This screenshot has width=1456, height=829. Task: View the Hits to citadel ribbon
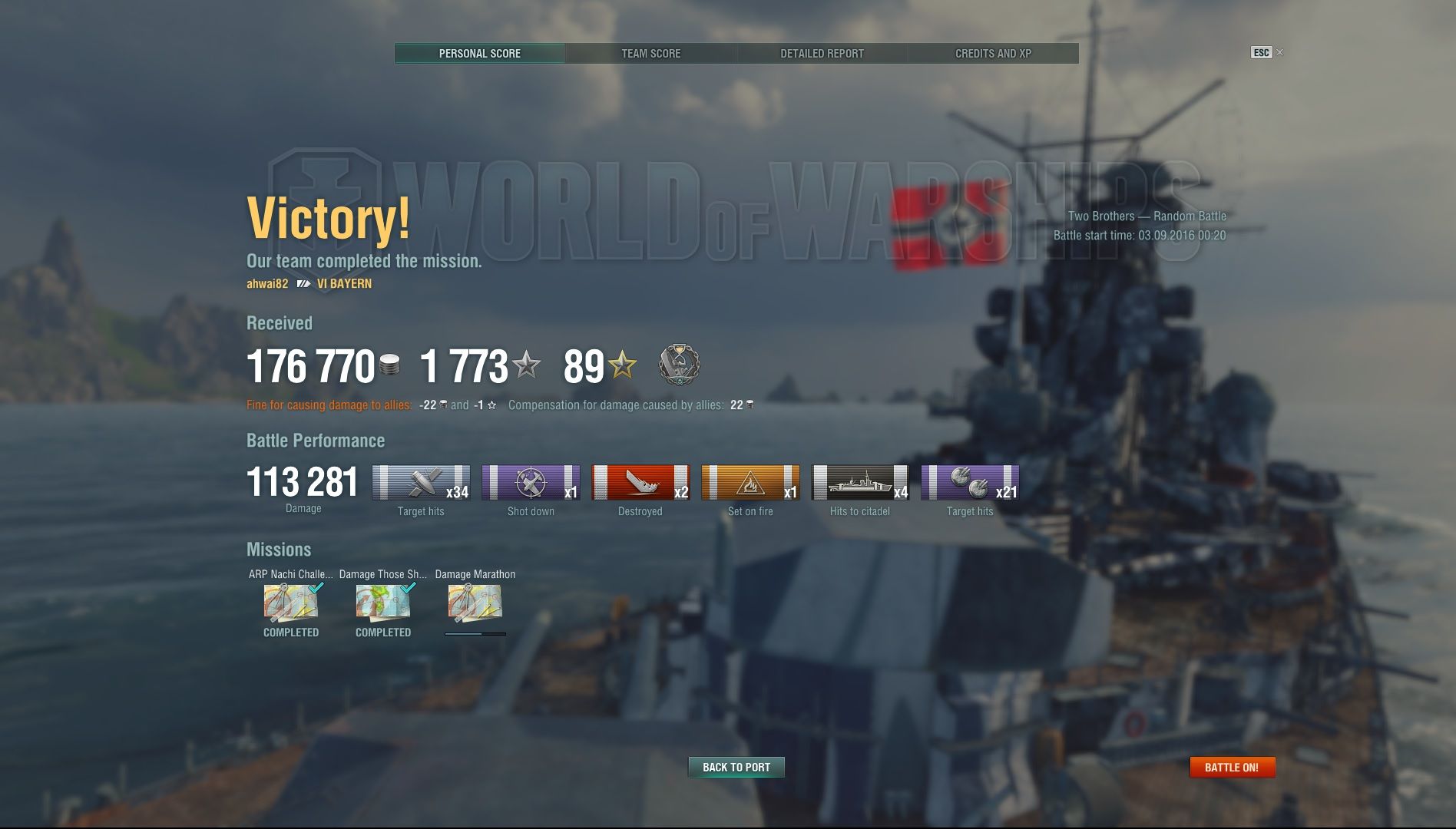click(x=860, y=483)
